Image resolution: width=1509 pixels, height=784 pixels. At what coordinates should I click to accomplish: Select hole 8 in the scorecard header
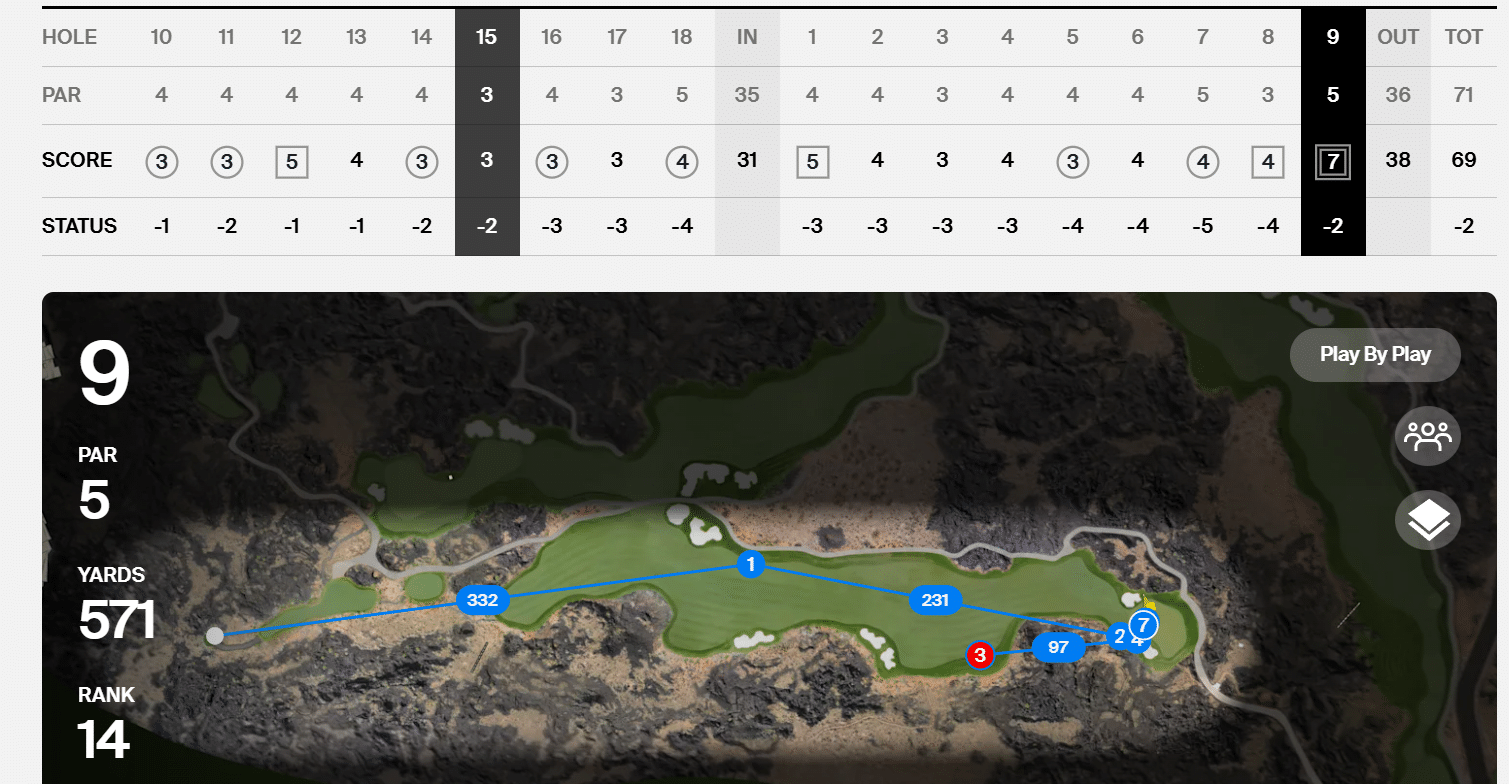coord(1267,37)
